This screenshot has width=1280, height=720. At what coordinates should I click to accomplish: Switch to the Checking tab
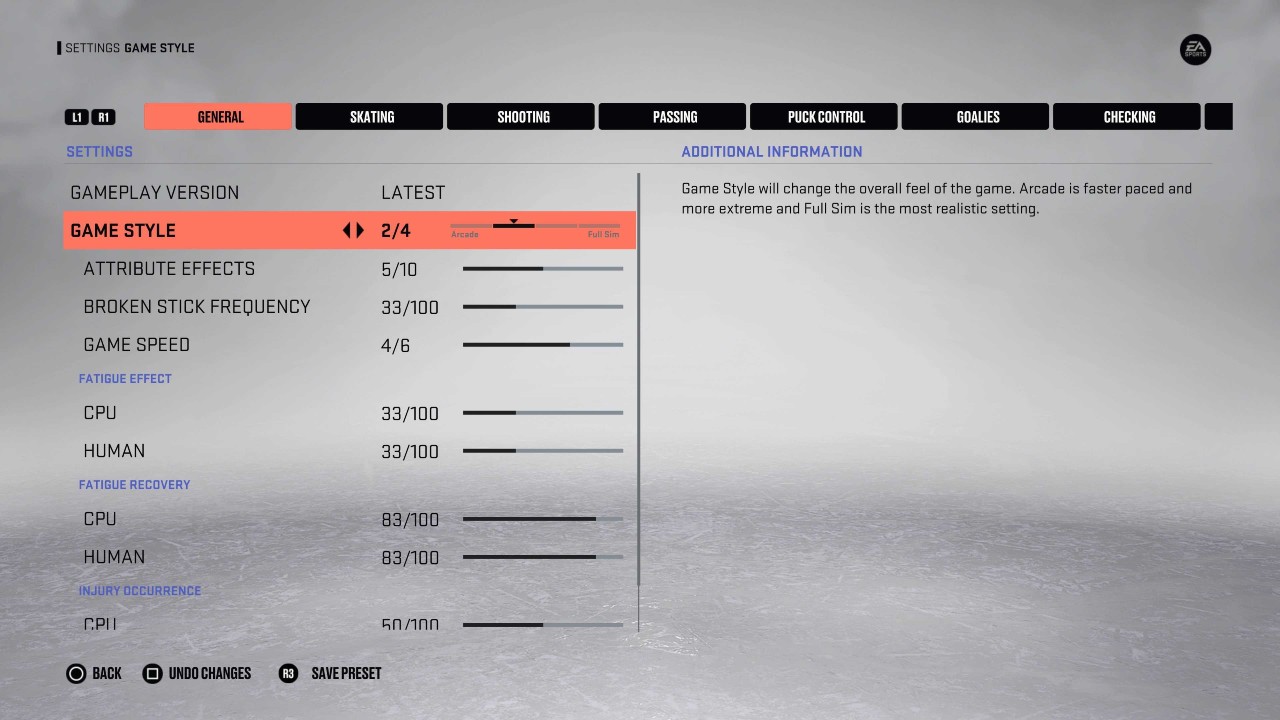click(x=1127, y=116)
